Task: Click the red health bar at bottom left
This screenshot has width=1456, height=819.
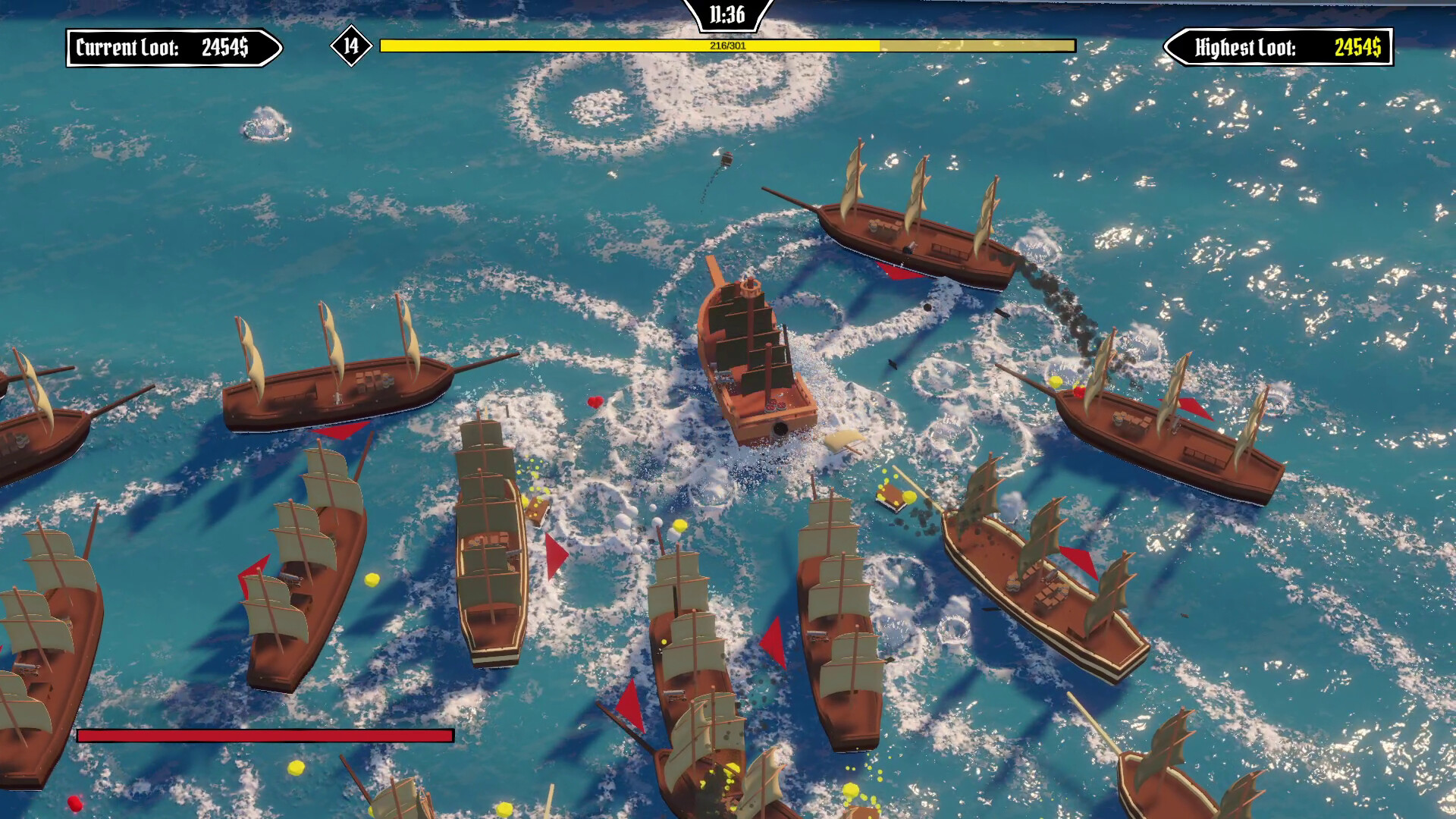Action: pos(264,735)
